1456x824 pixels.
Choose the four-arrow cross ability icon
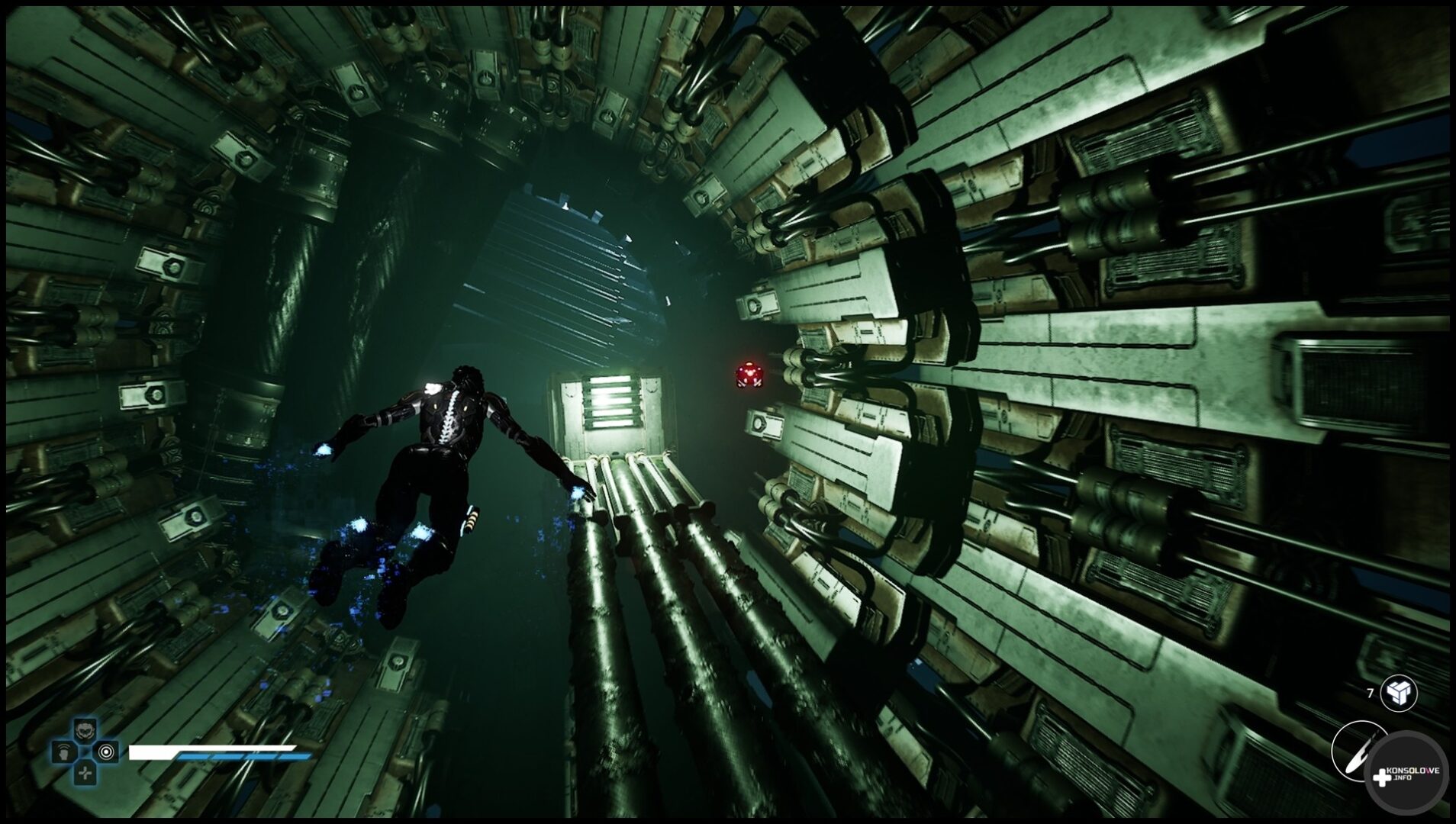tap(85, 773)
